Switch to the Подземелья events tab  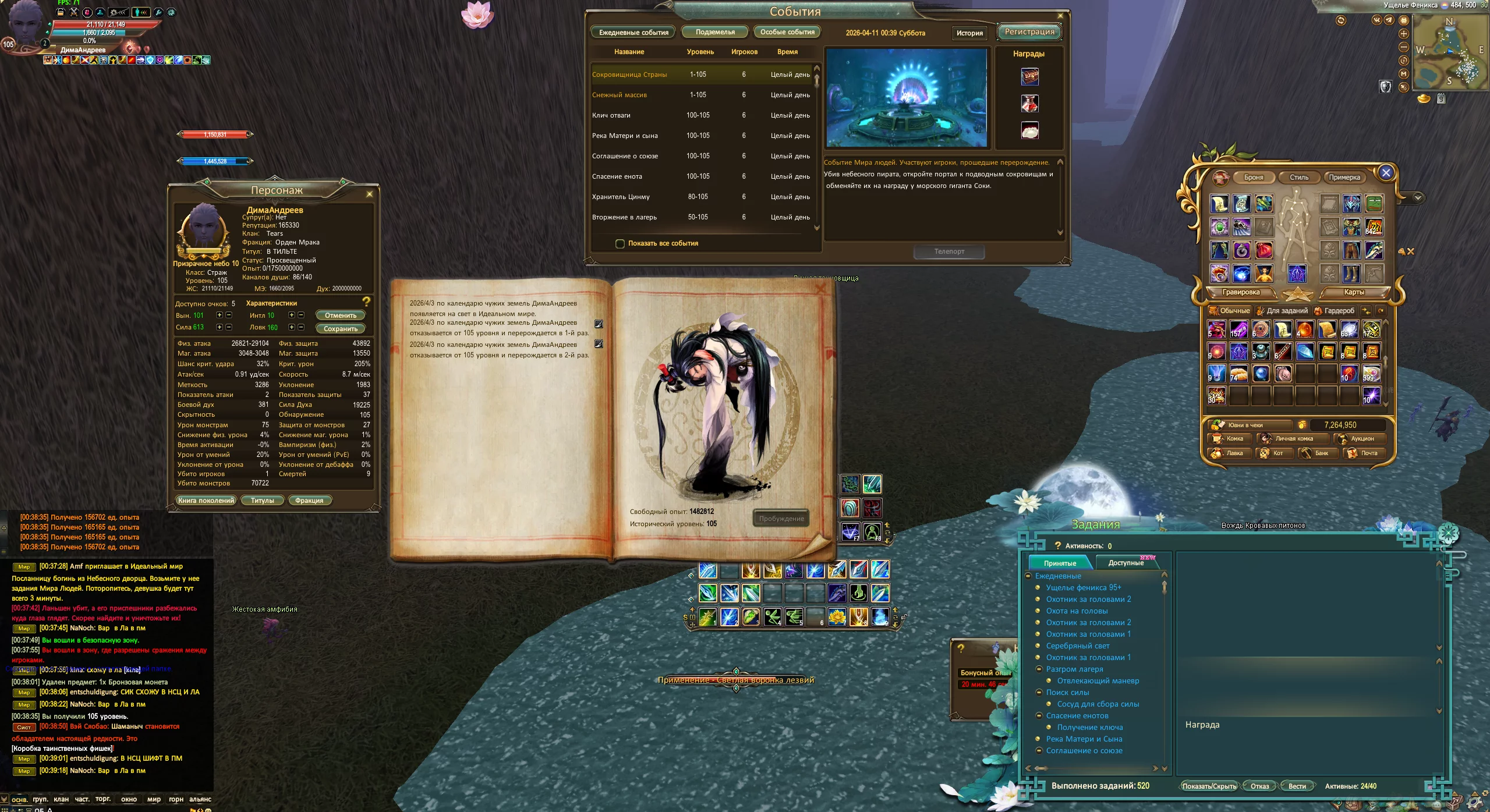coord(714,32)
